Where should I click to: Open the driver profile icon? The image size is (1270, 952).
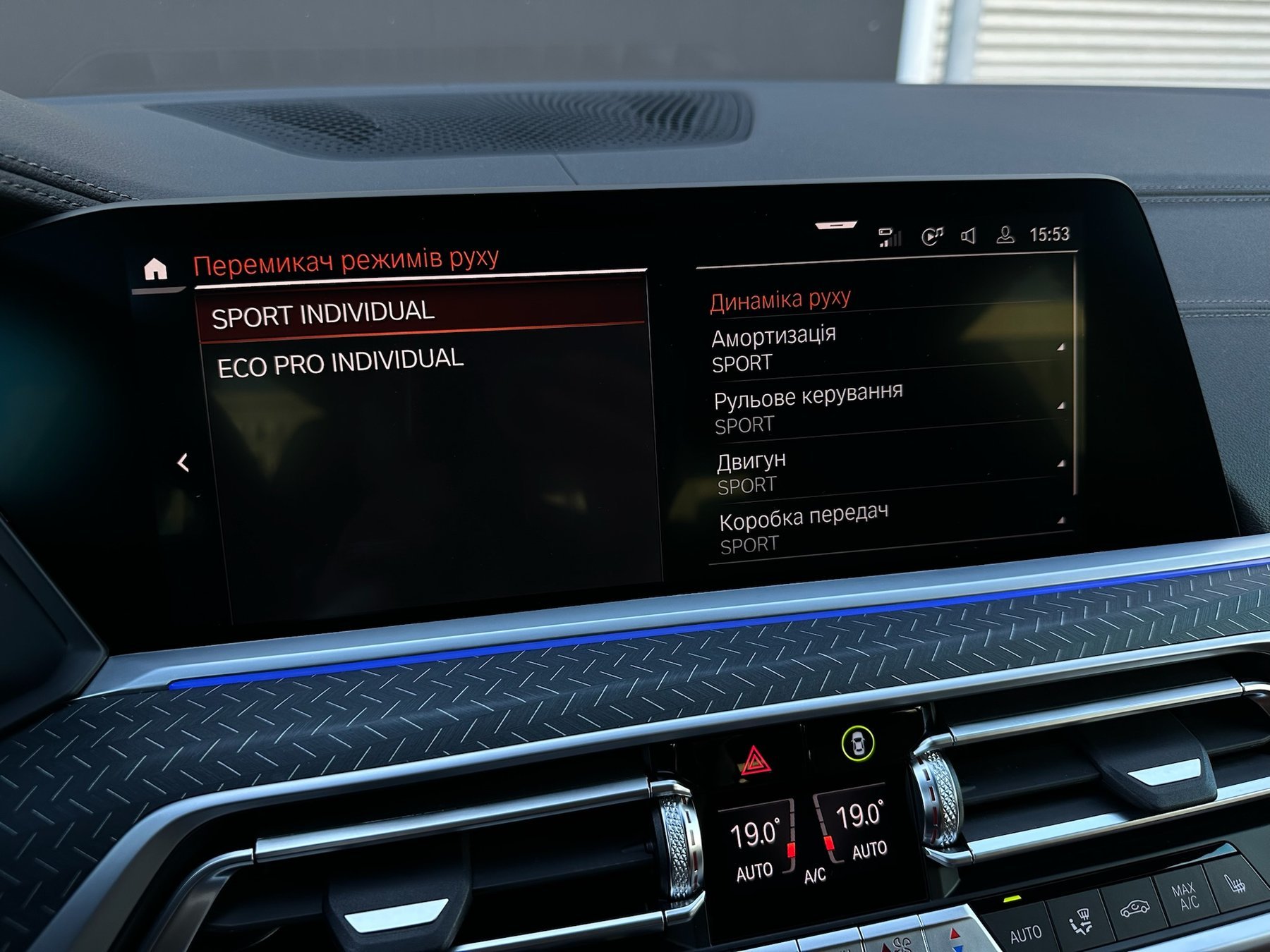click(x=1005, y=235)
